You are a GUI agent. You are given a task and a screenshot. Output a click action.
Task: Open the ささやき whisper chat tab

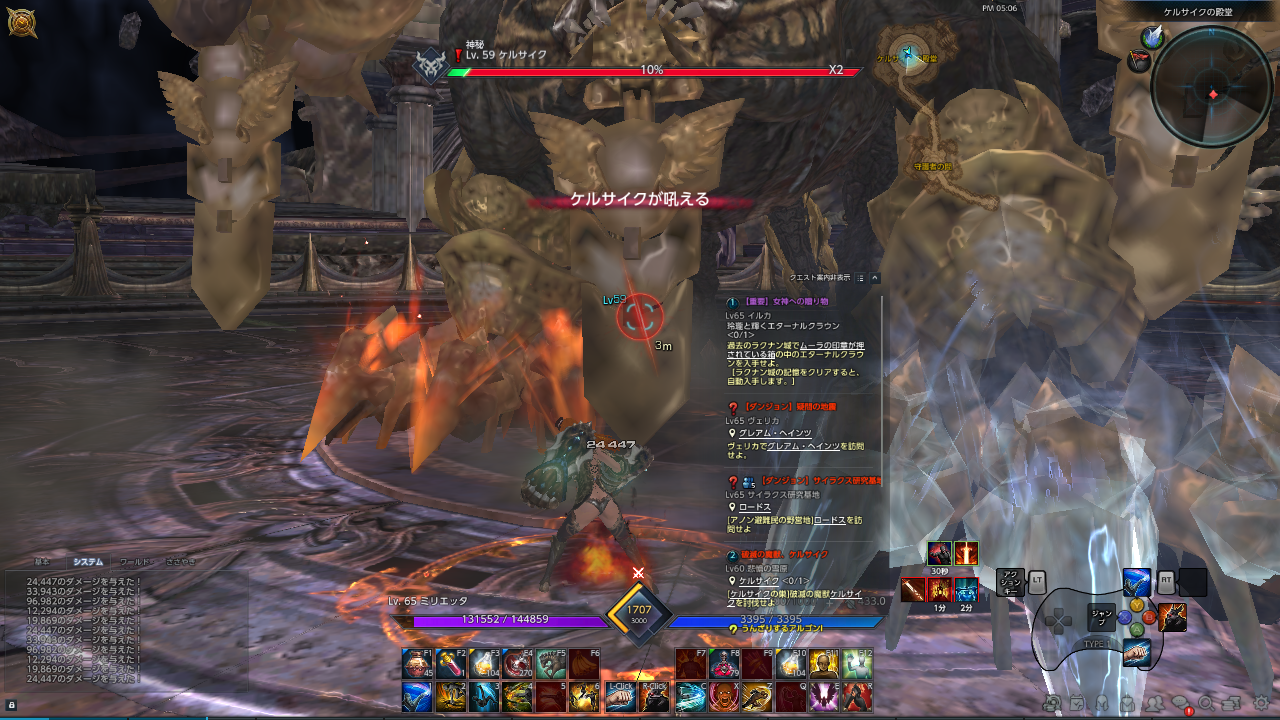pos(180,562)
